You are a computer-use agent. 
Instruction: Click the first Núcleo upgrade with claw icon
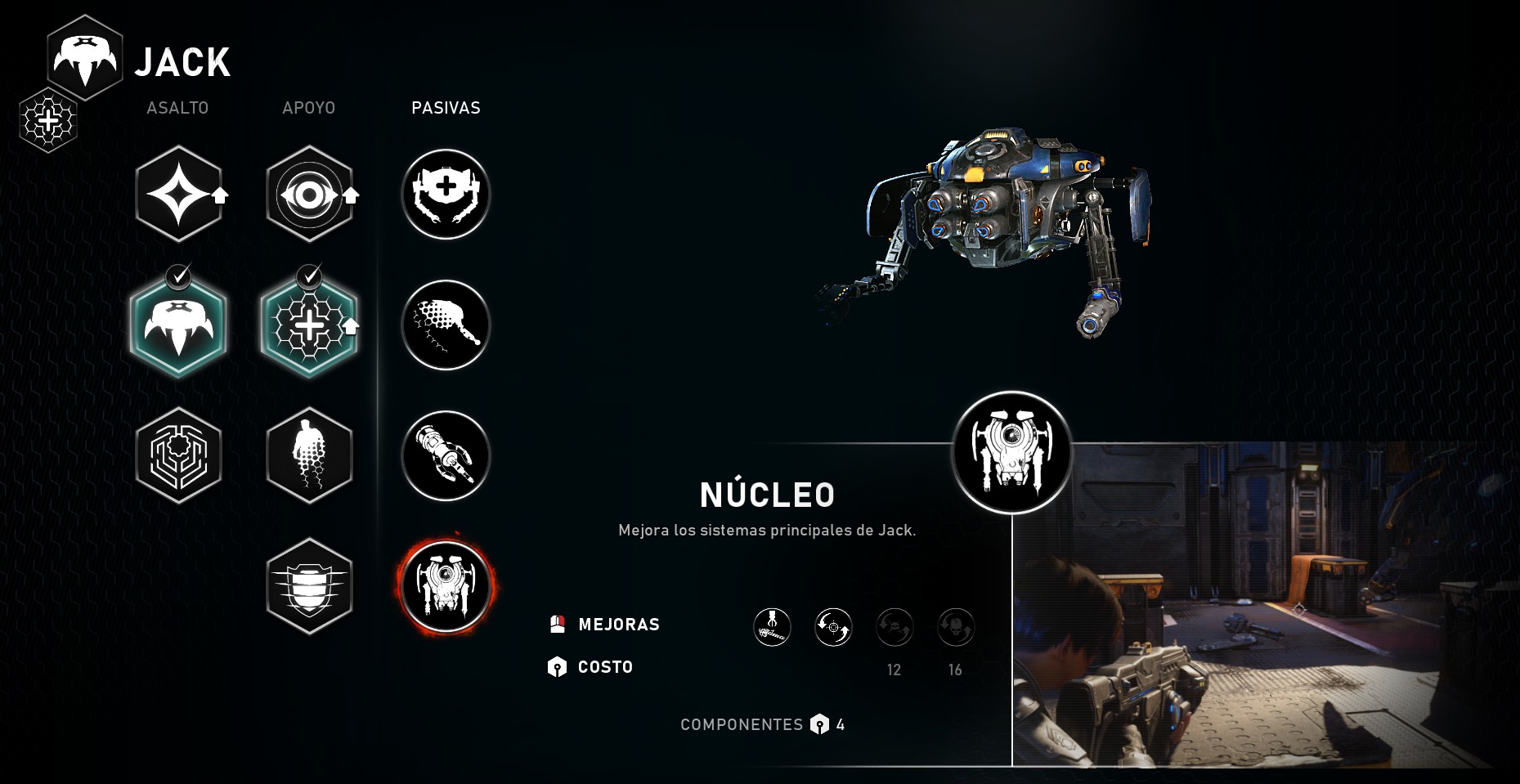[772, 627]
